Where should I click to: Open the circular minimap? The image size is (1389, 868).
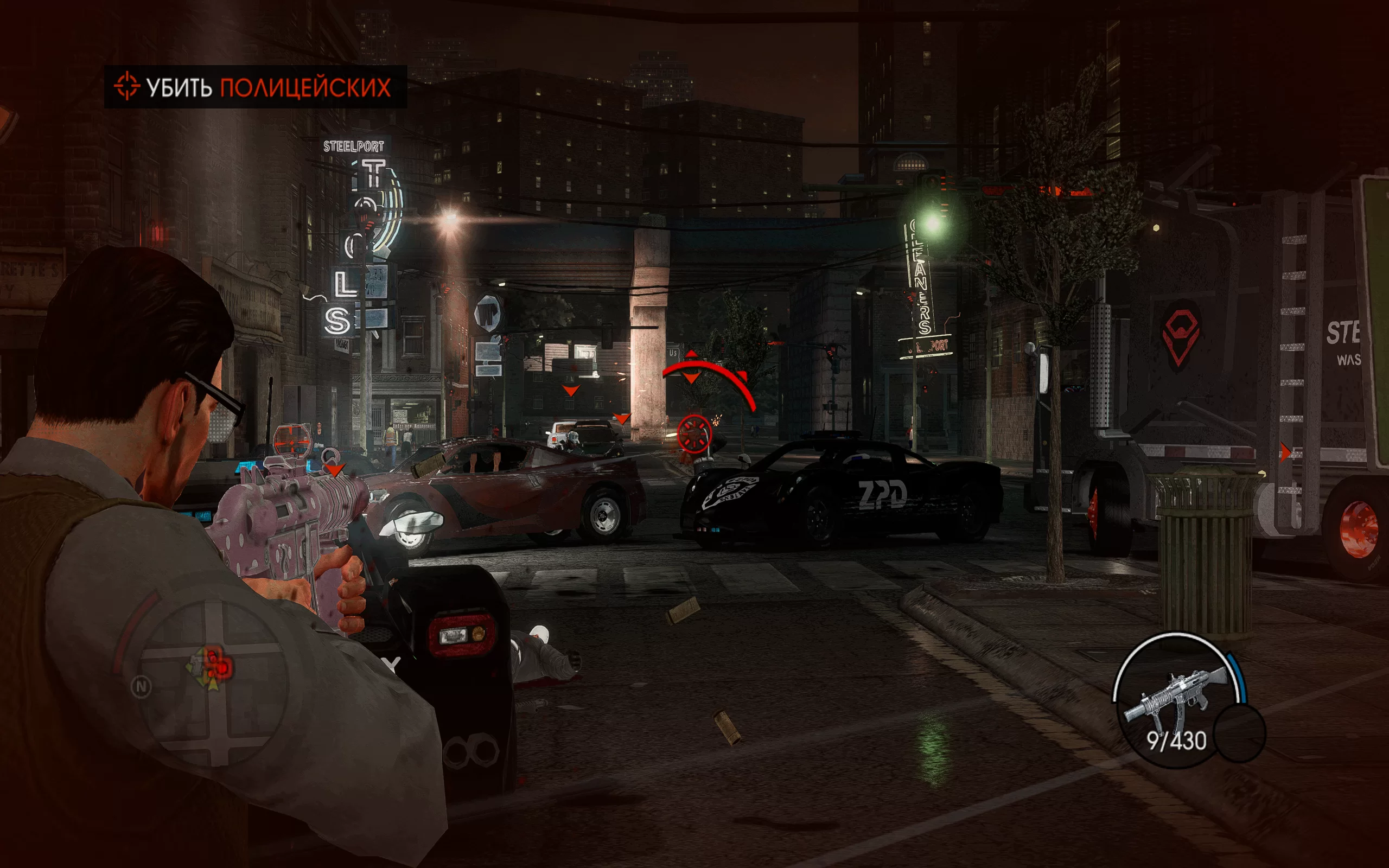click(x=212, y=683)
